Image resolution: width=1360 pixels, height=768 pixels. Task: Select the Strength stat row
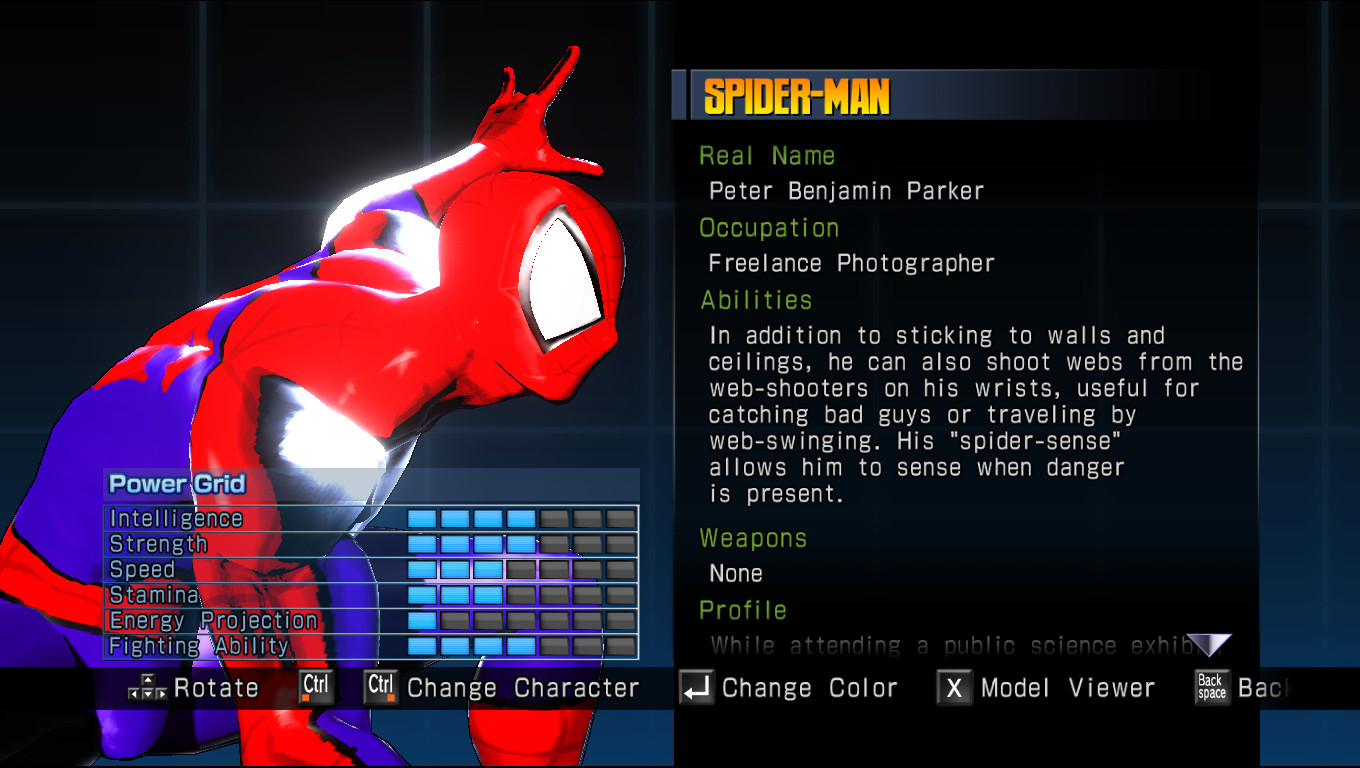(x=160, y=544)
